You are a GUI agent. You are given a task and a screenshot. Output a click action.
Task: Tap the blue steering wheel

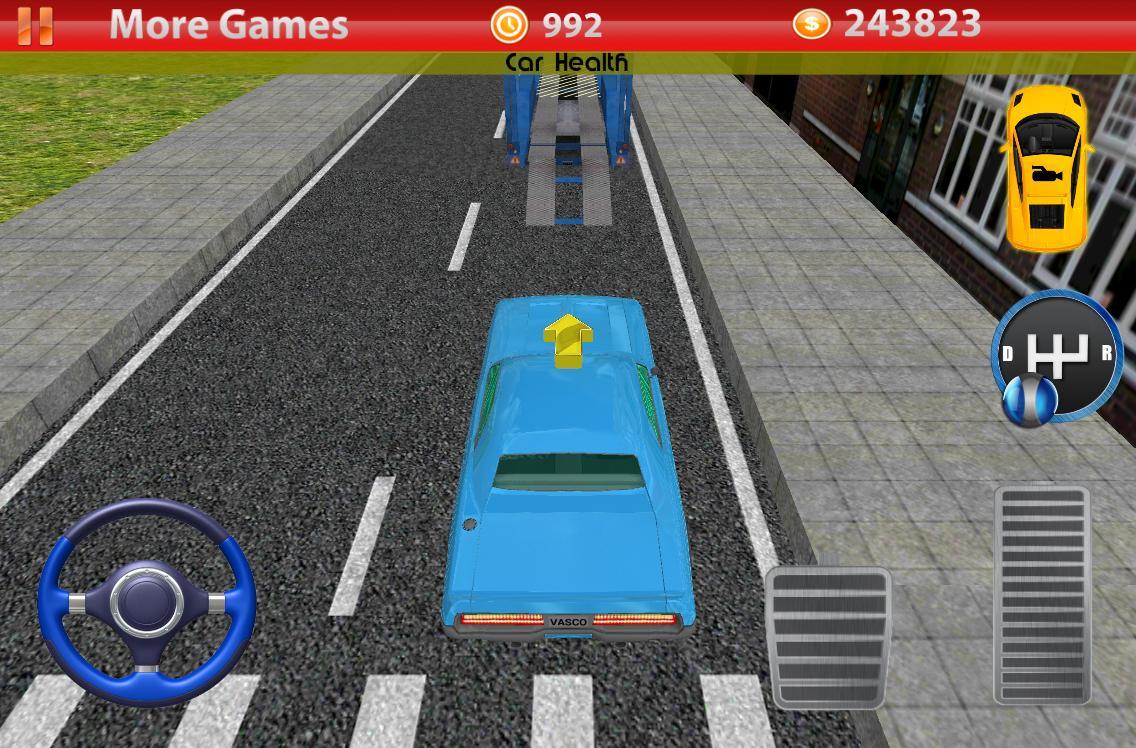pyautogui.click(x=147, y=601)
